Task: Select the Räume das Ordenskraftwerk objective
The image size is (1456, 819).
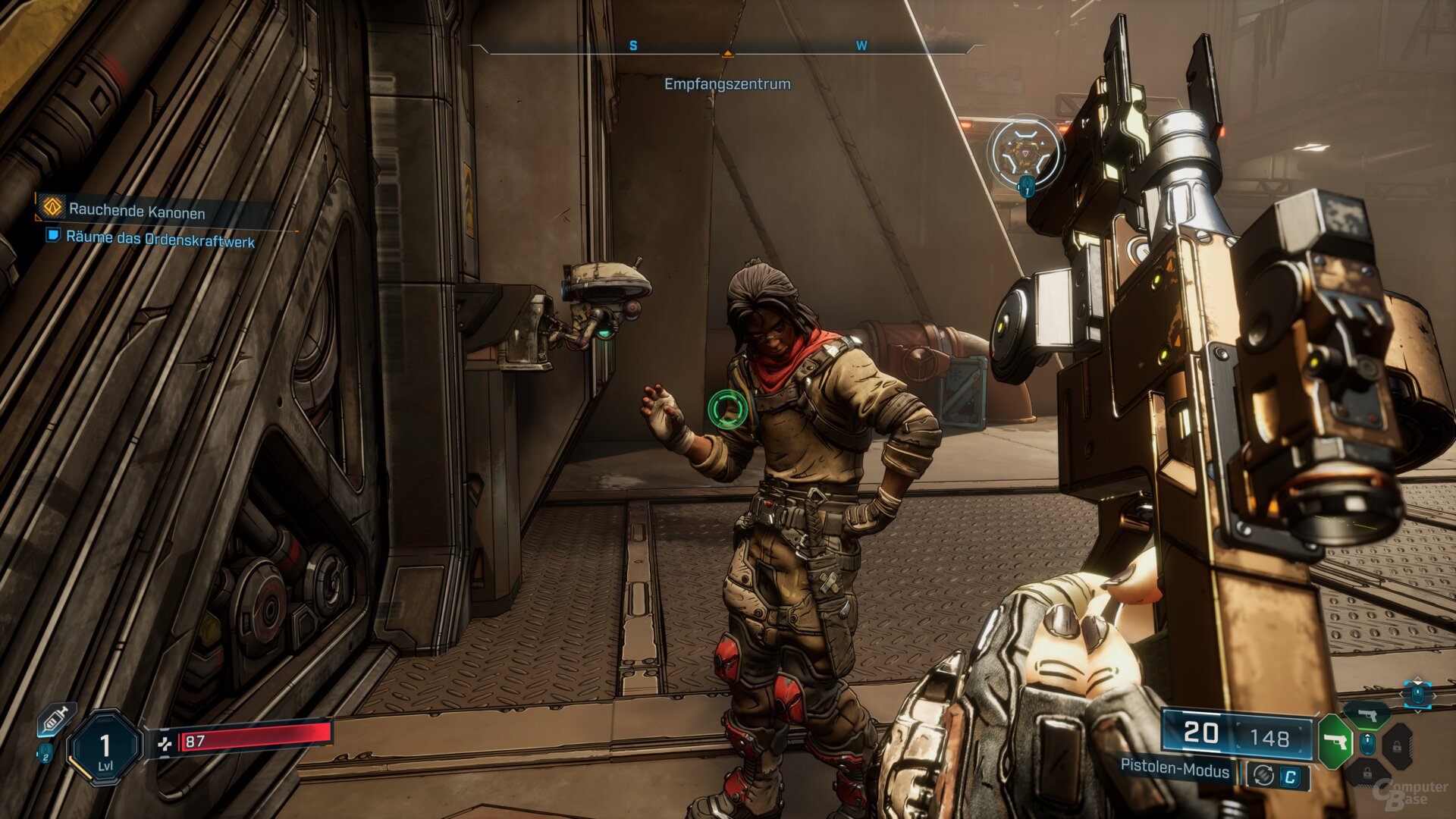Action: (159, 238)
